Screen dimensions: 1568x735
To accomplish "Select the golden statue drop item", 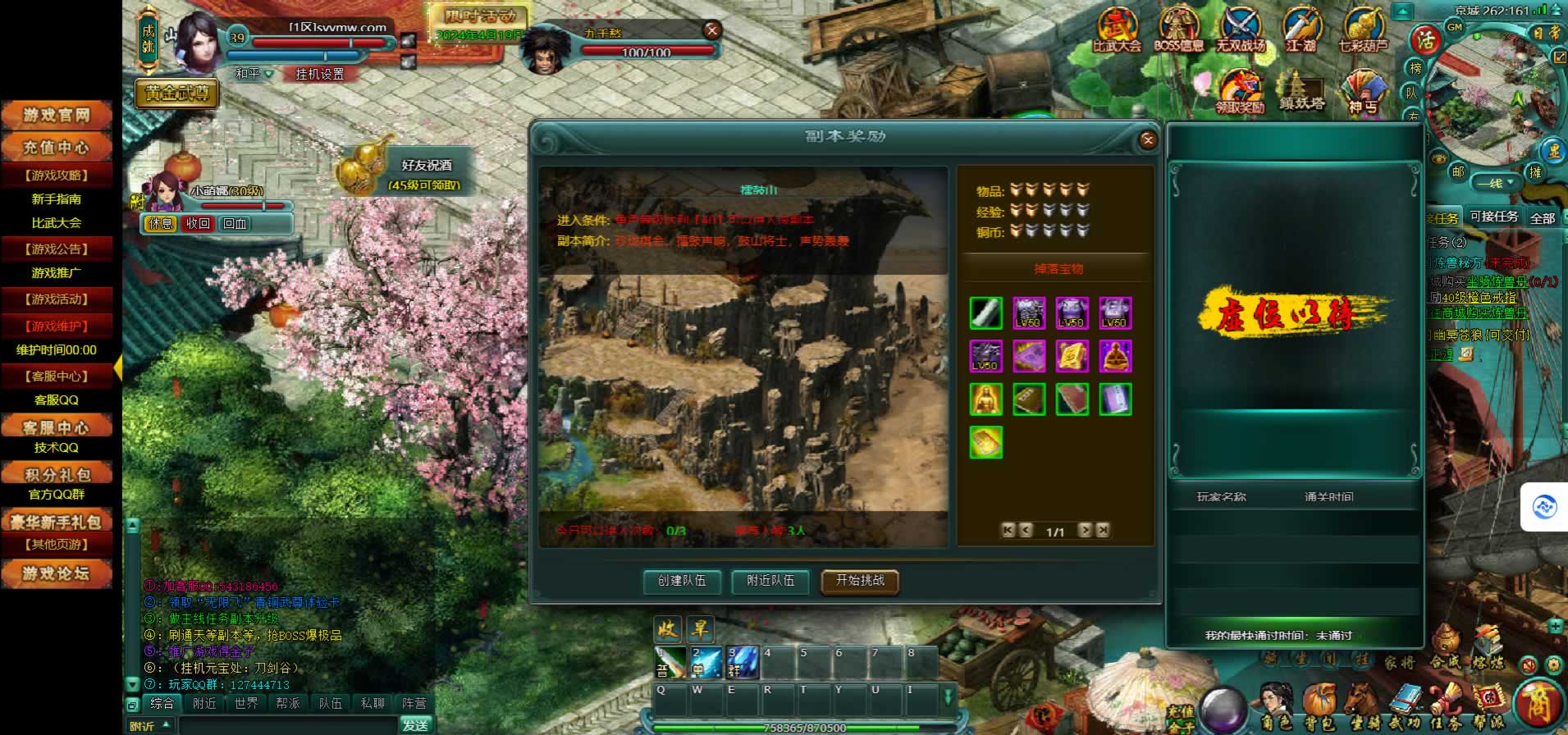I will coord(985,399).
